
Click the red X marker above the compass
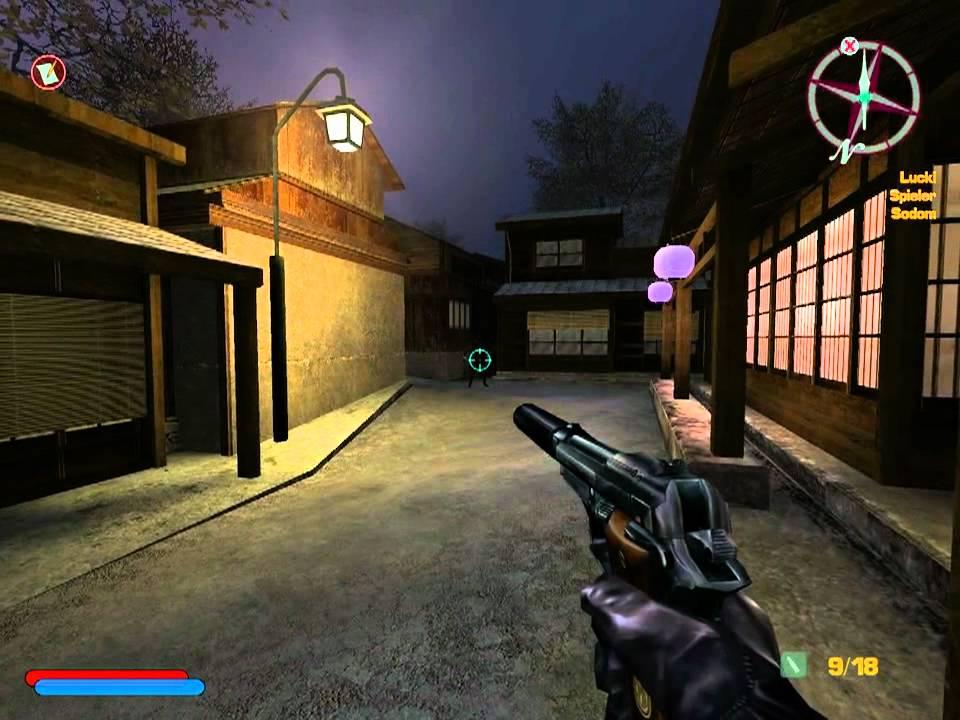tap(850, 45)
